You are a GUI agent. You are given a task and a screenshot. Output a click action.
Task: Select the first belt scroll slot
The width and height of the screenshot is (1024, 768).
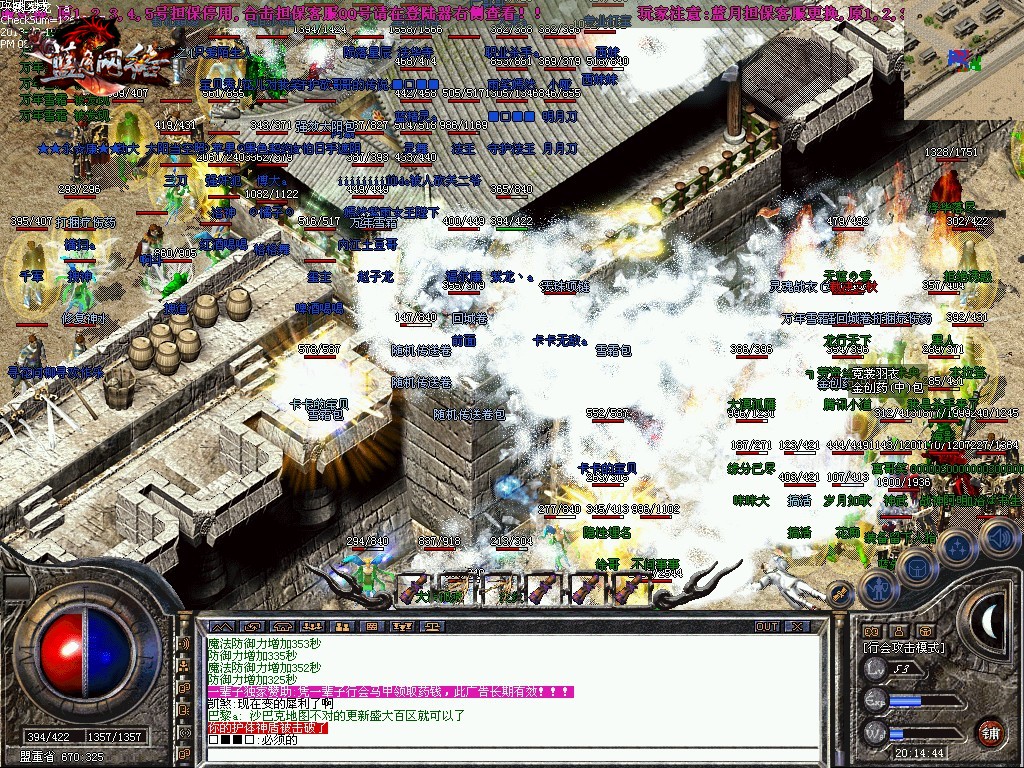tap(414, 588)
